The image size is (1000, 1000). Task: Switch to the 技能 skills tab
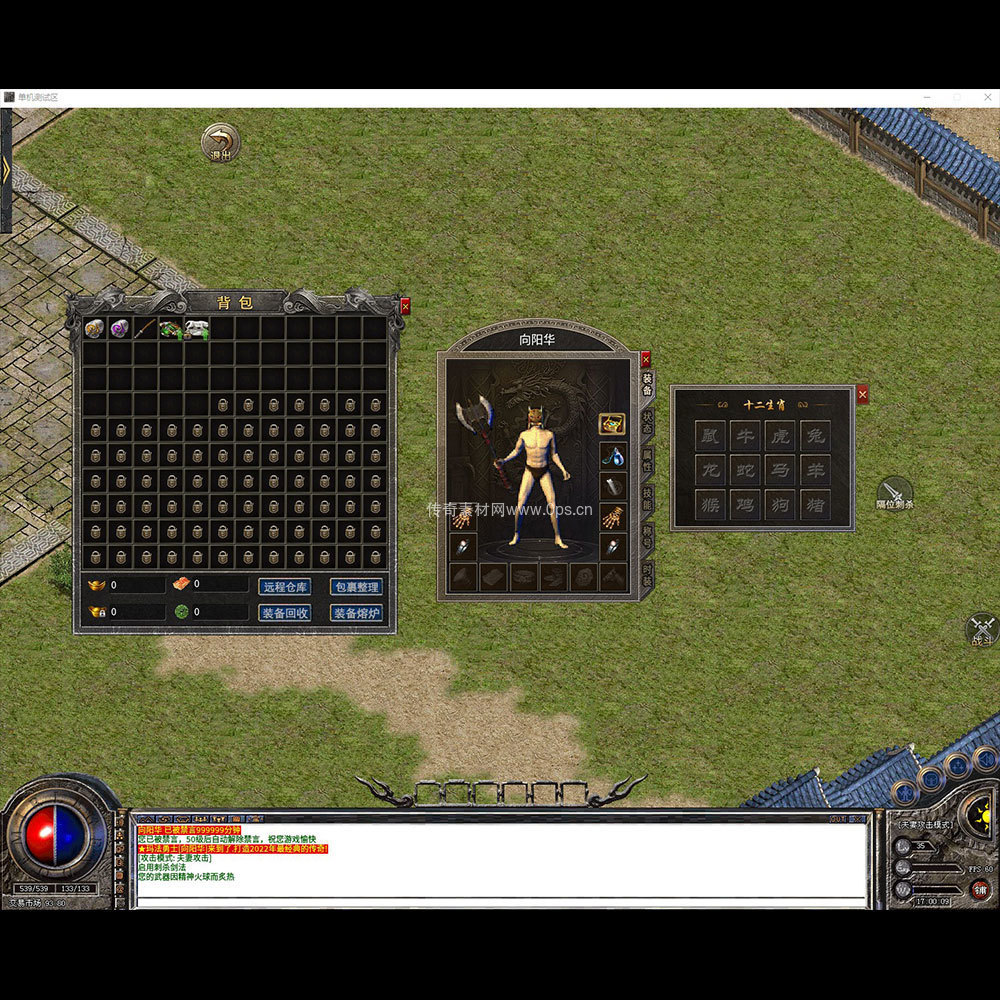tap(647, 499)
